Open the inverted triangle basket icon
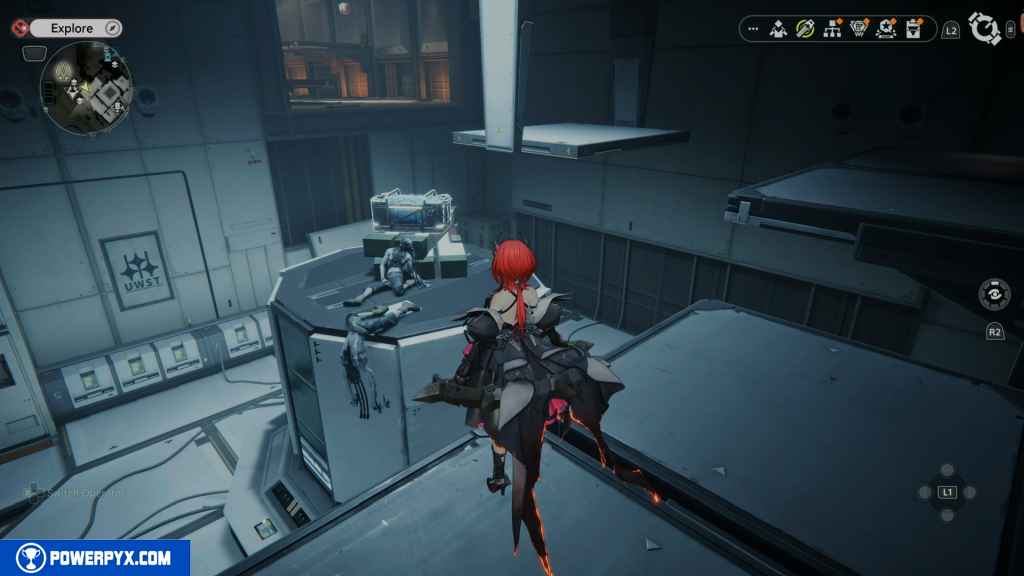Image resolution: width=1024 pixels, height=576 pixels. (x=858, y=29)
